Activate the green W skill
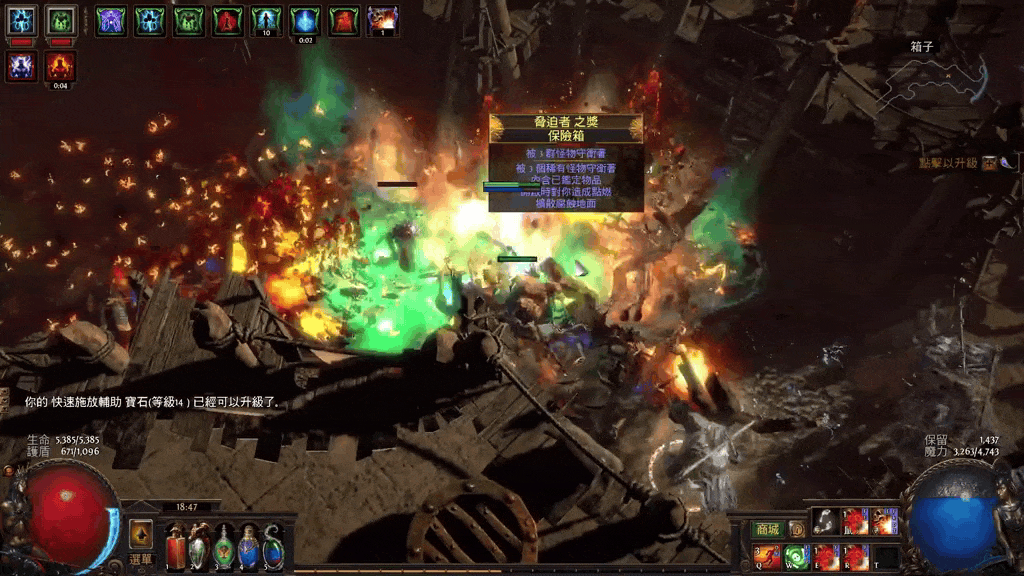This screenshot has height=576, width=1024. (x=797, y=556)
